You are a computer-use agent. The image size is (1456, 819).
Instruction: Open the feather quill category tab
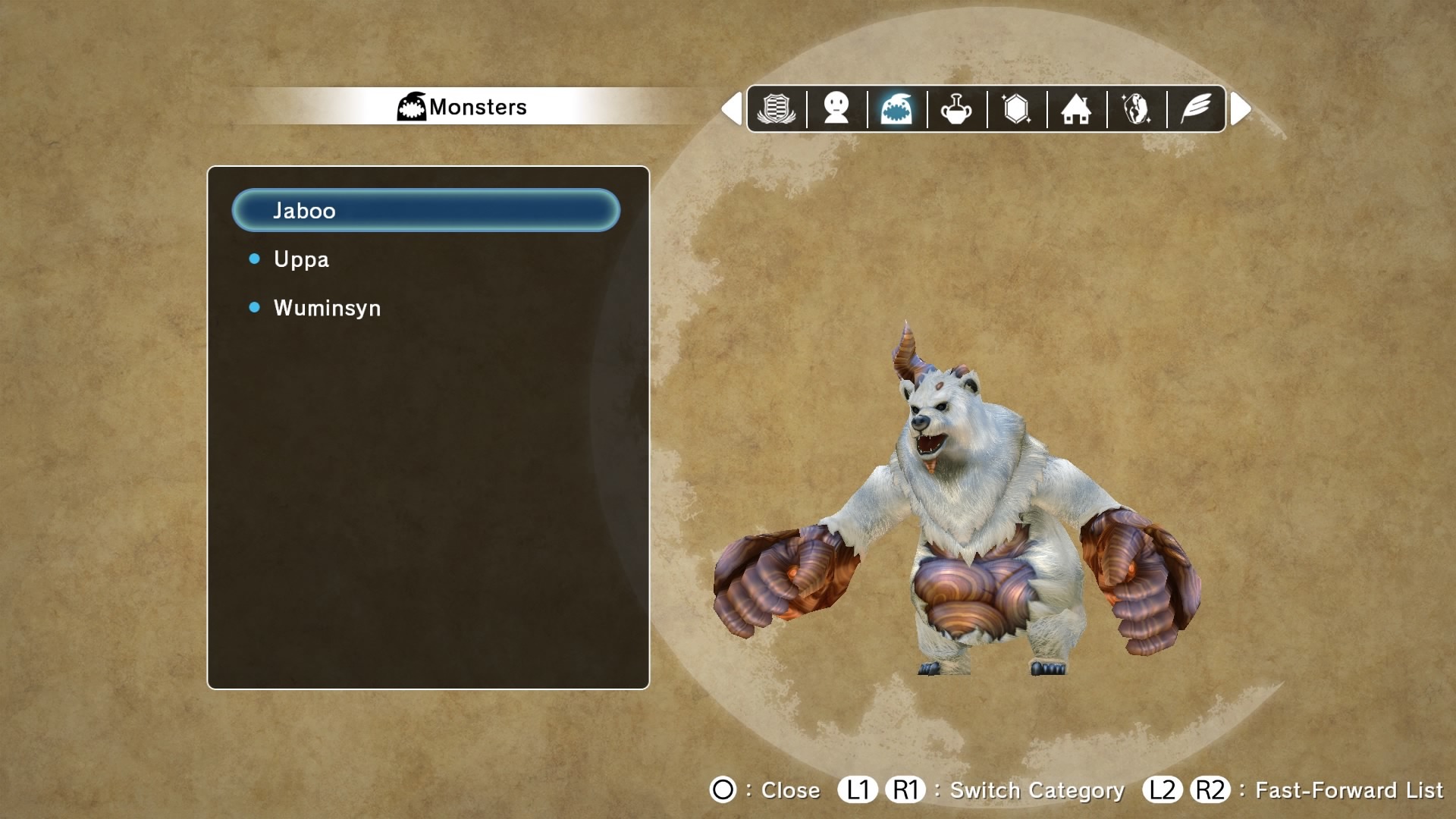[1195, 109]
